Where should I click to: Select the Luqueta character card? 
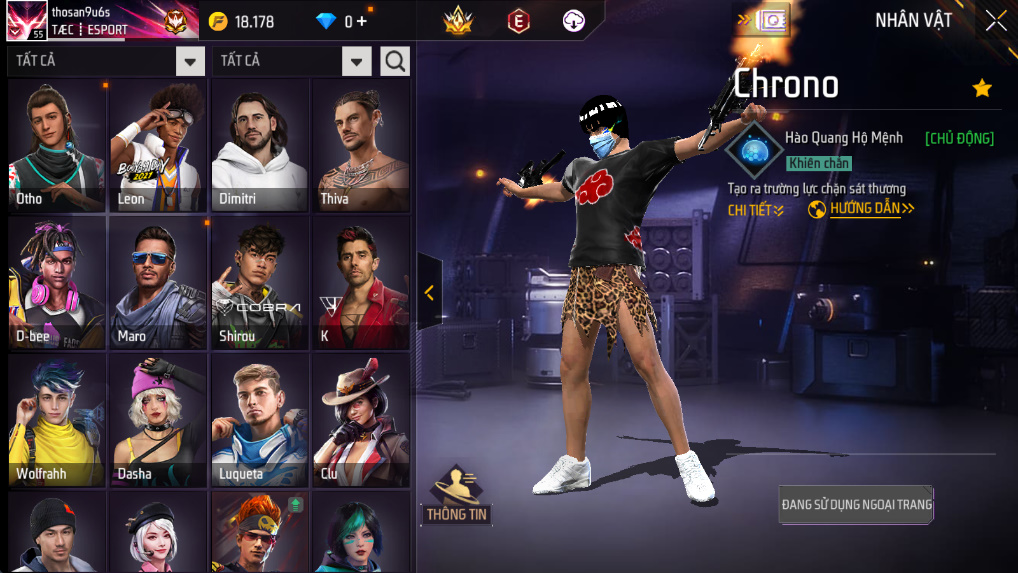[260, 420]
